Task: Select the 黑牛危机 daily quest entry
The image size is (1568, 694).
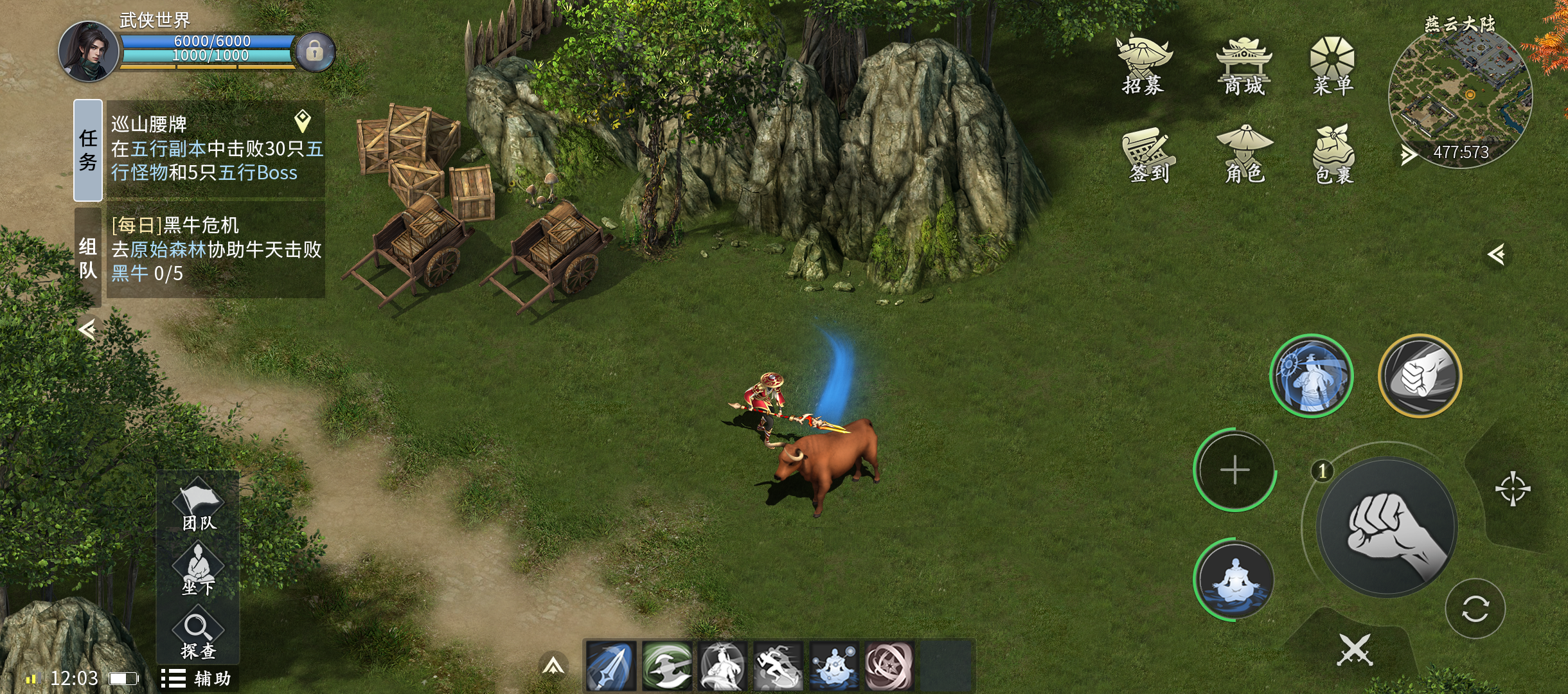Action: tap(216, 249)
